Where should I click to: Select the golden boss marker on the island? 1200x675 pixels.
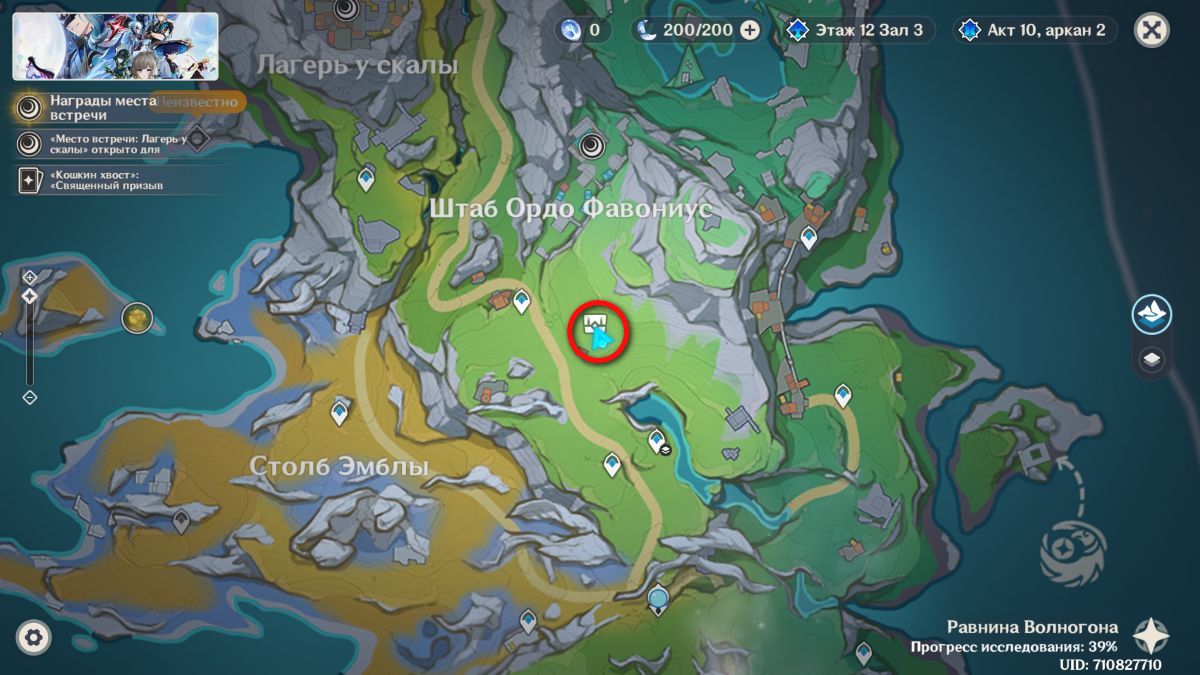pyautogui.click(x=136, y=318)
